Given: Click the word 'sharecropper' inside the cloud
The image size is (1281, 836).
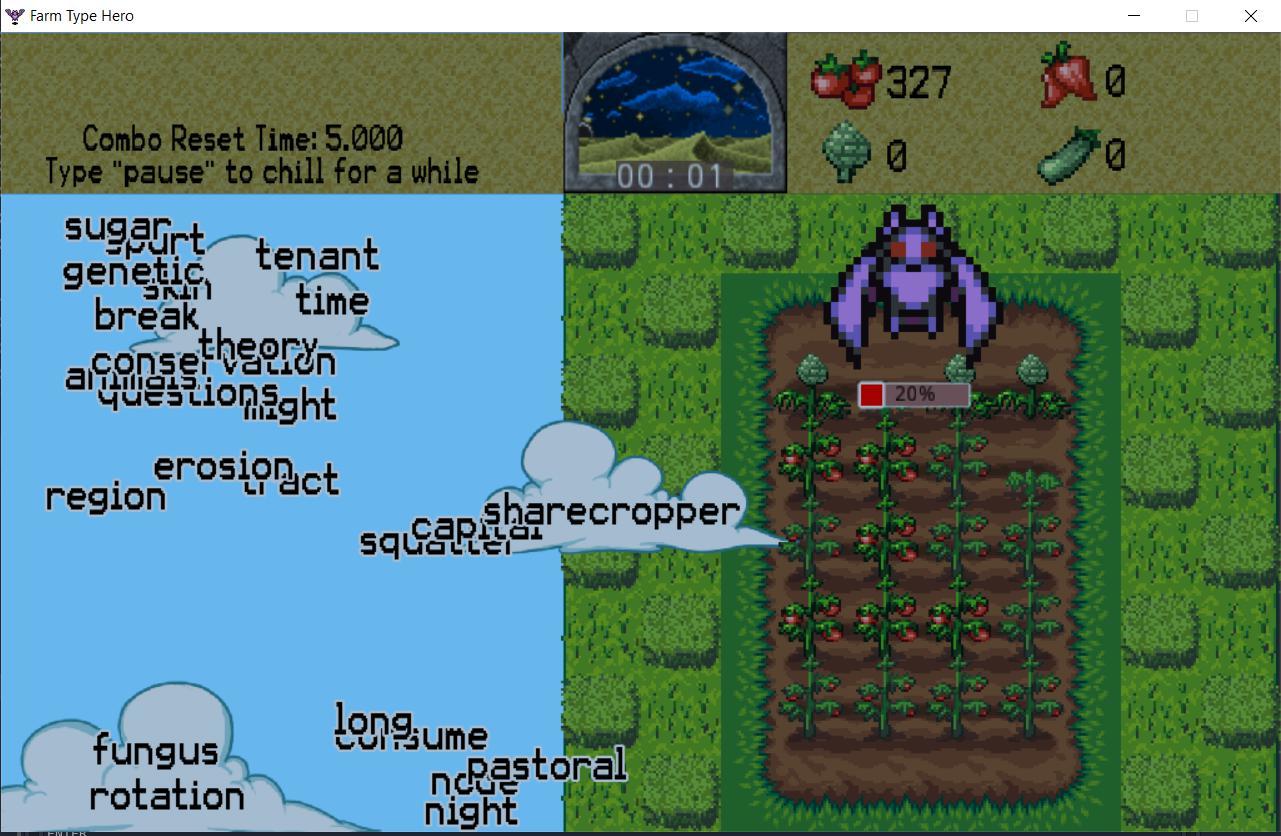Looking at the screenshot, I should 611,511.
